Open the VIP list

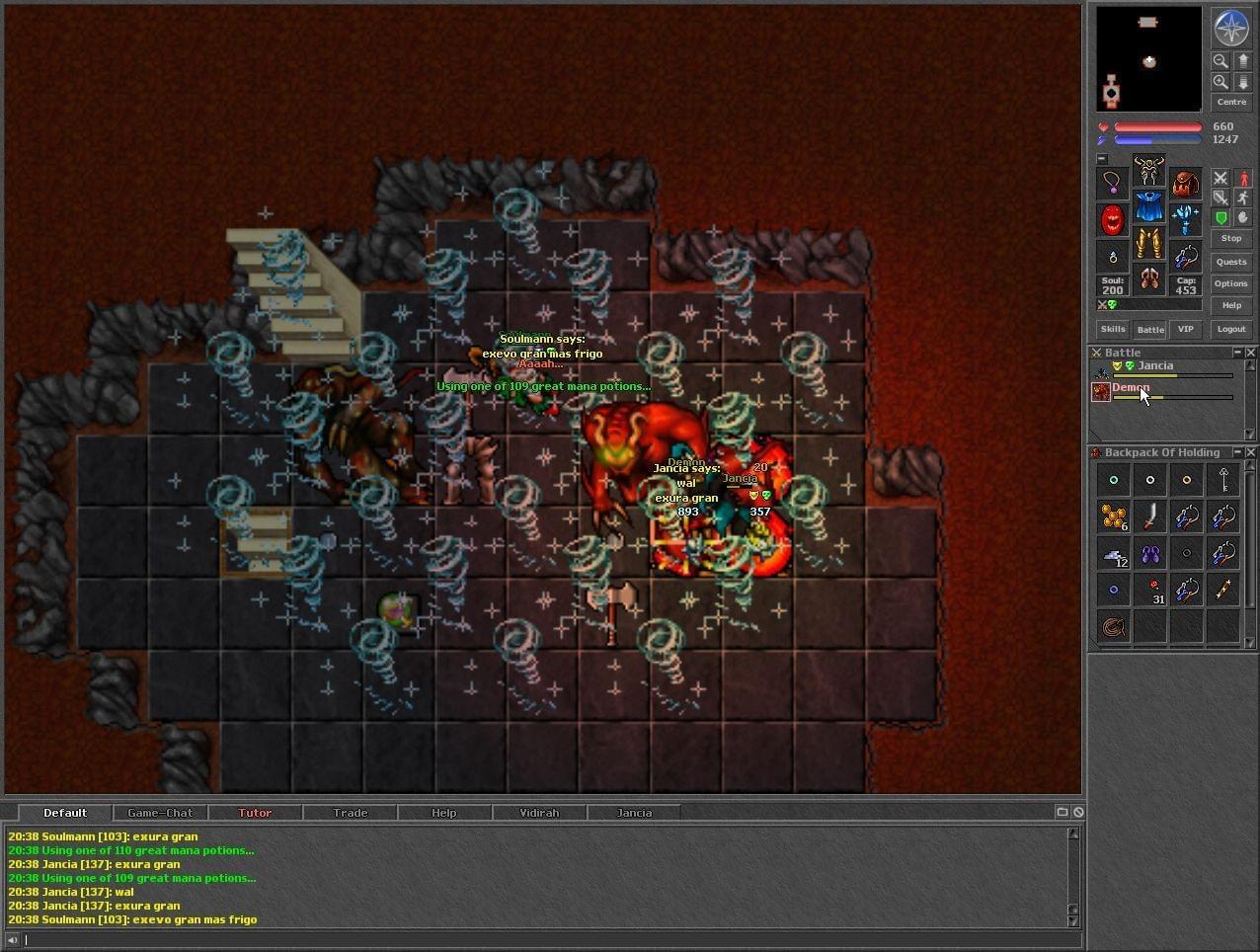coord(1186,329)
